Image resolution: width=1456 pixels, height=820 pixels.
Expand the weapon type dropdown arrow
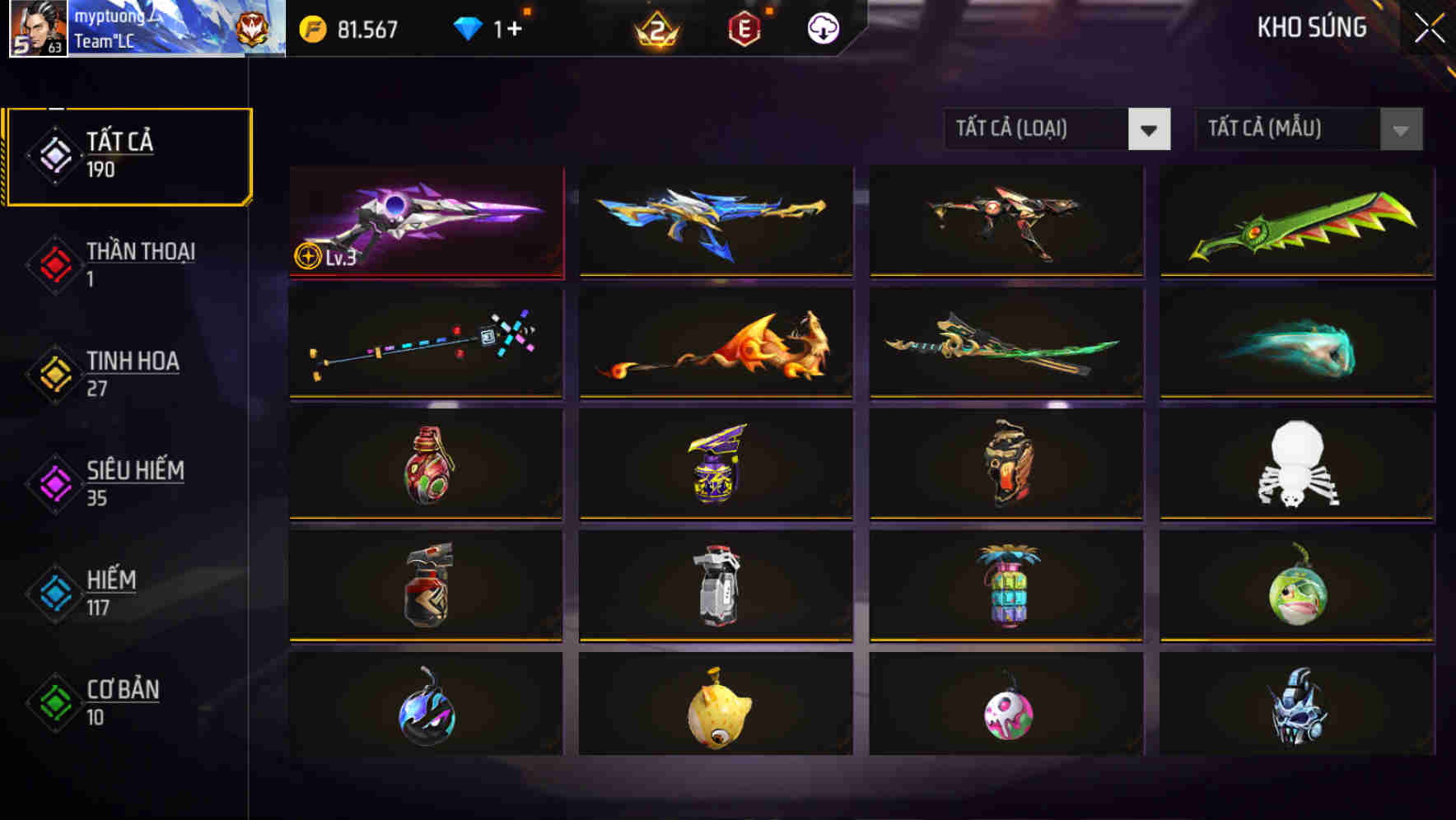[1150, 130]
